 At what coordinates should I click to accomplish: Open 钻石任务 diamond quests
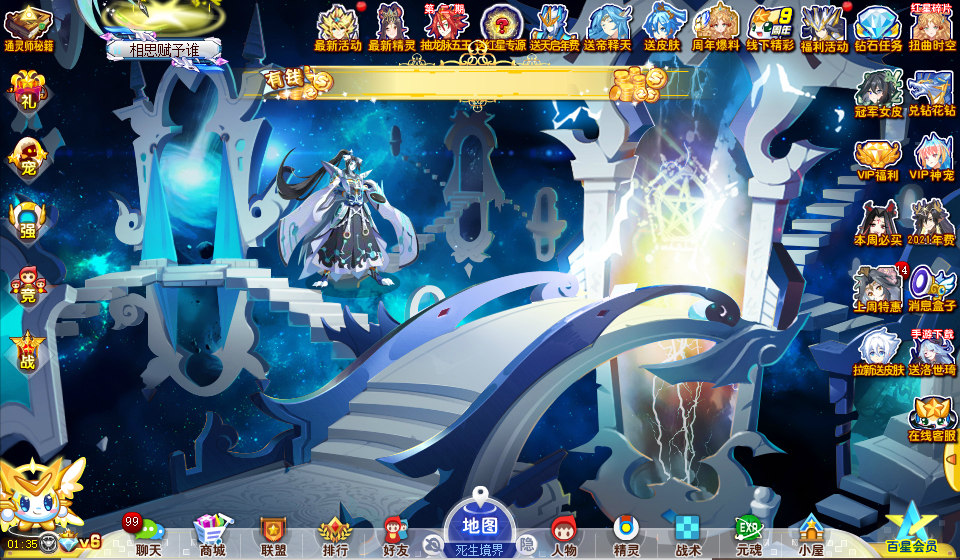point(878,27)
